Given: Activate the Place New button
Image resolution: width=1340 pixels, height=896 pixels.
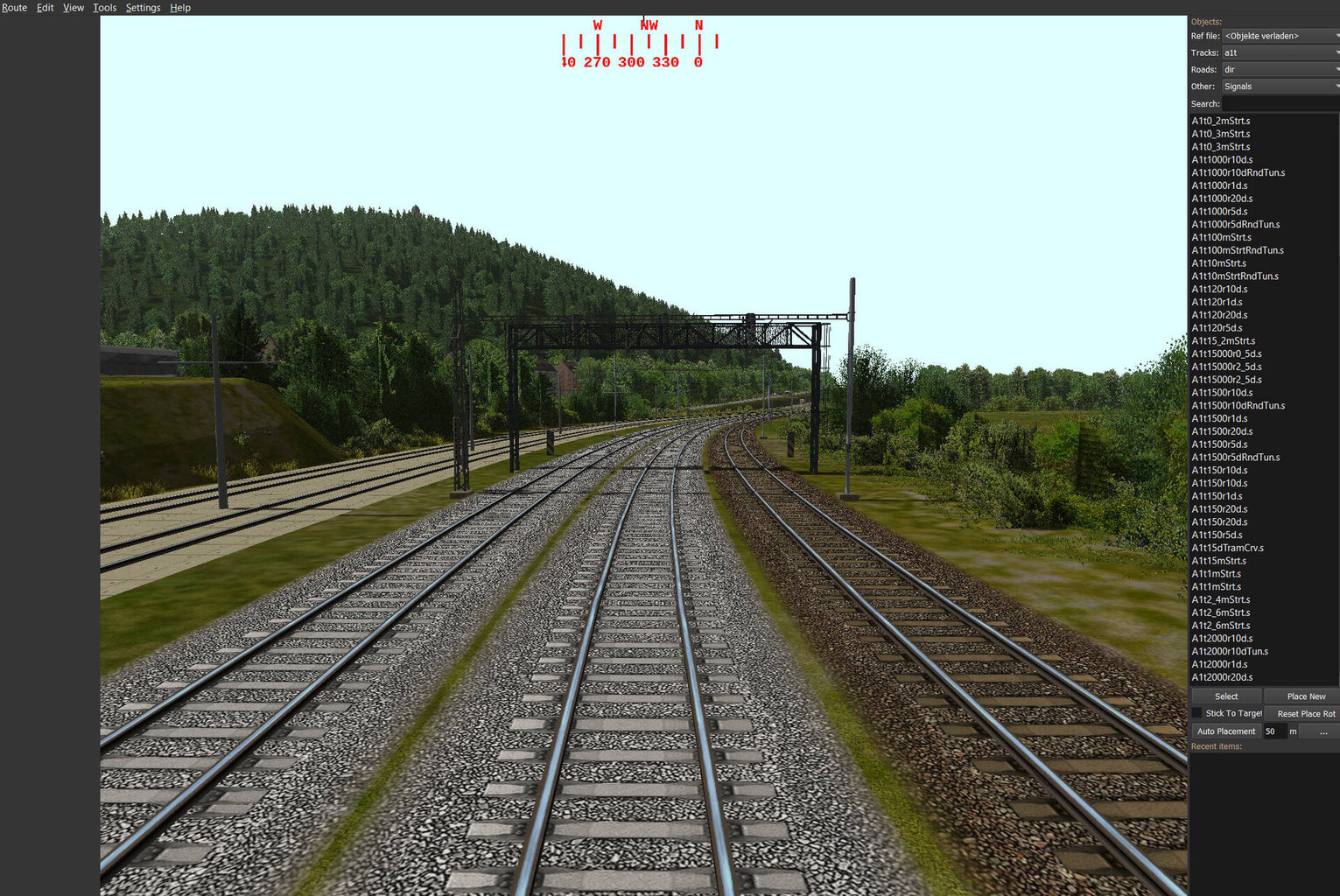Looking at the screenshot, I should 1305,696.
